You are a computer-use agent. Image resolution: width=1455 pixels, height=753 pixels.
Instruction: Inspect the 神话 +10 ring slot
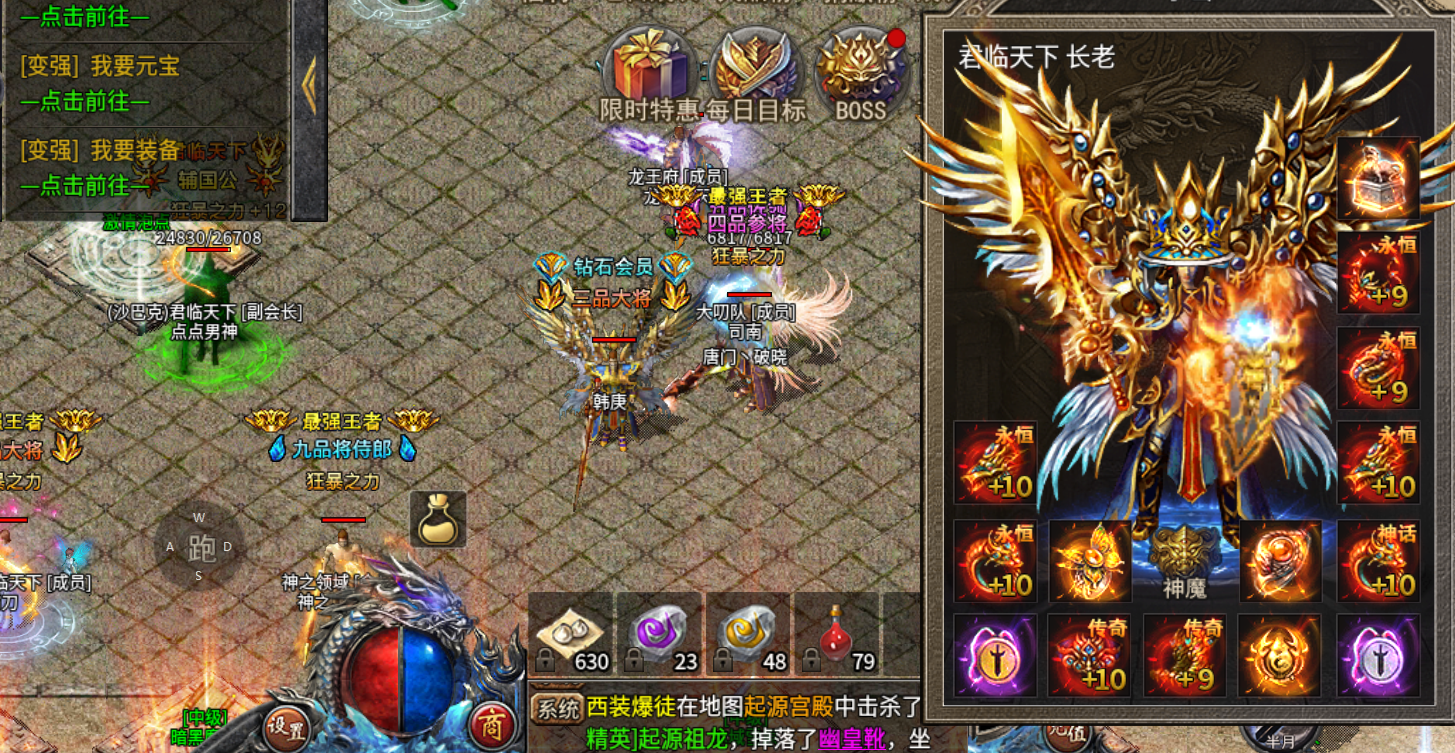(1379, 561)
